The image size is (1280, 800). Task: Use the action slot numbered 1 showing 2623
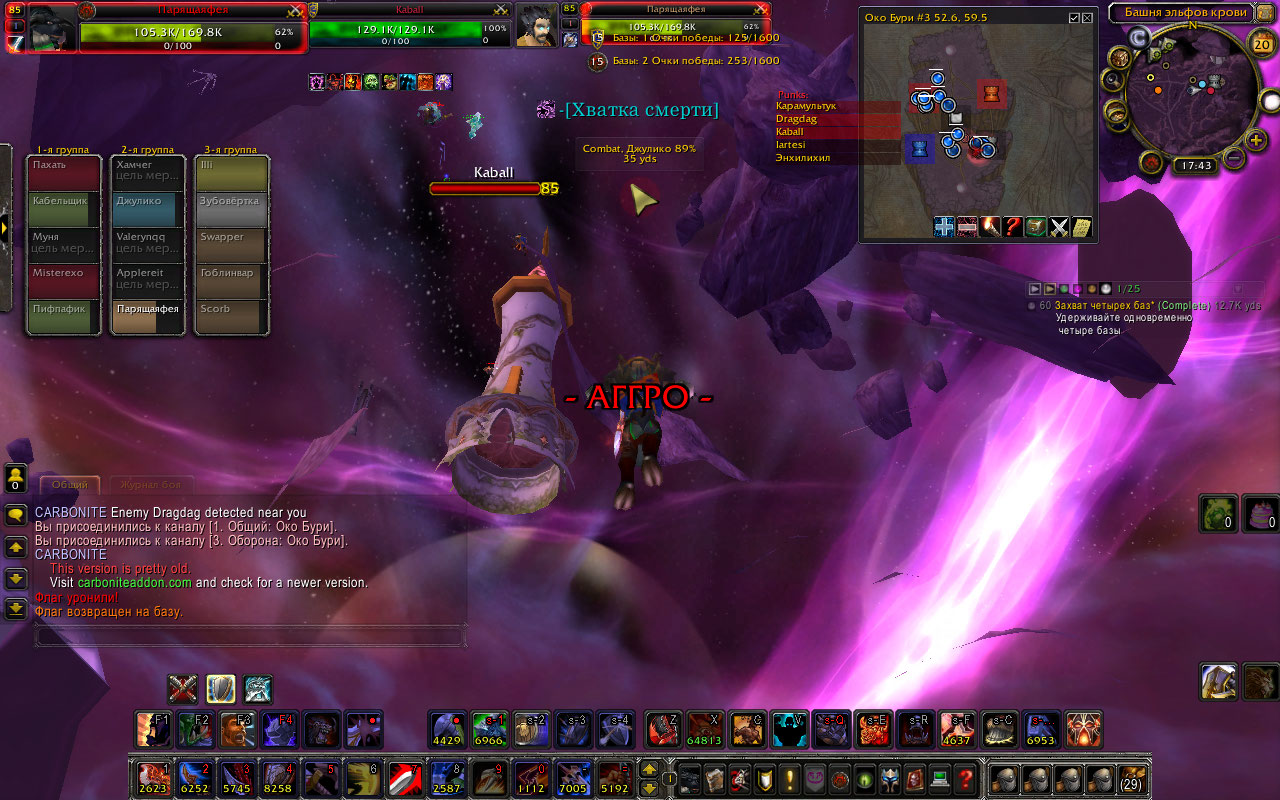pos(153,777)
